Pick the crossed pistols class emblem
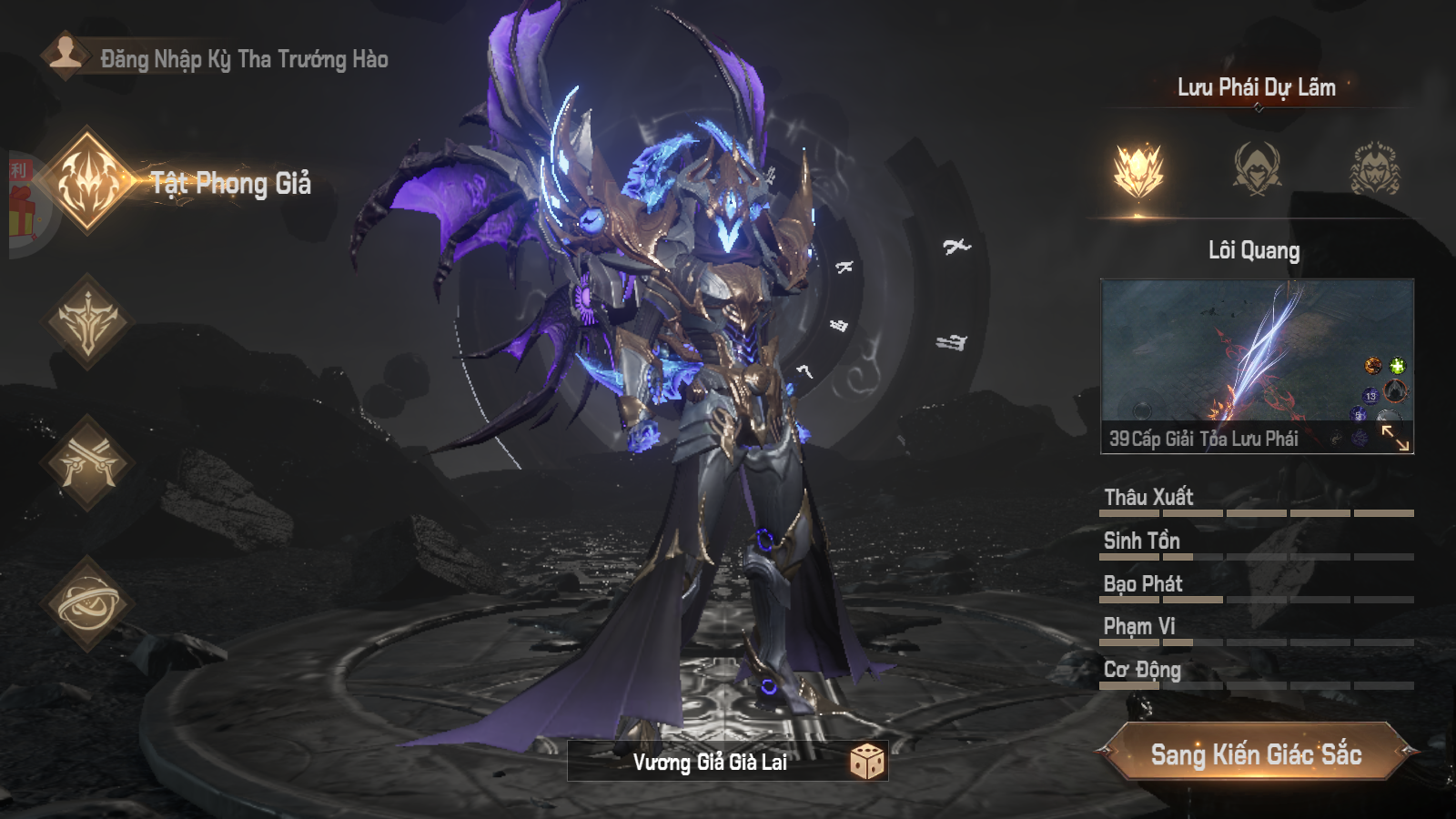 pos(87,462)
